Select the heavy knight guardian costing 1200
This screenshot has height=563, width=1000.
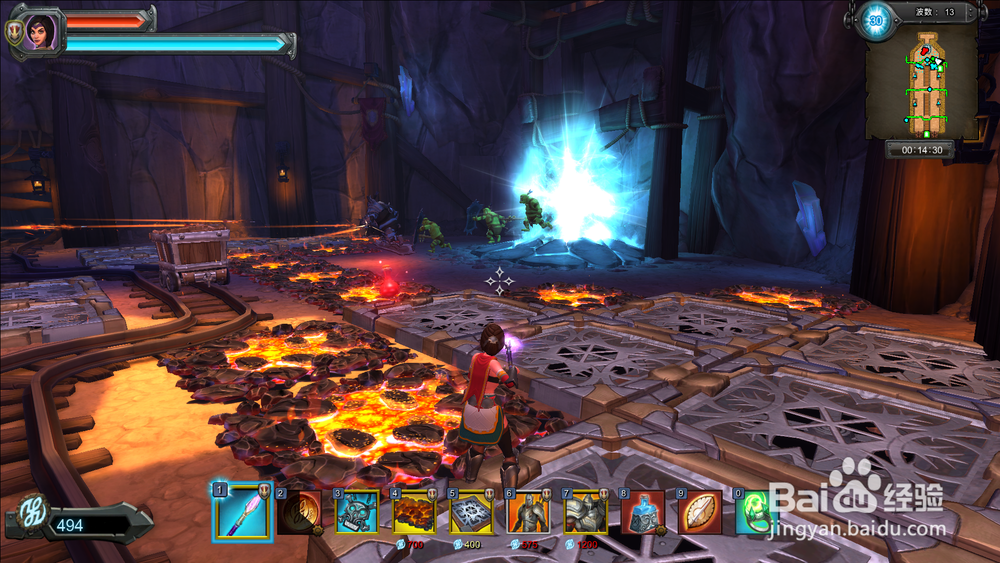(x=586, y=511)
